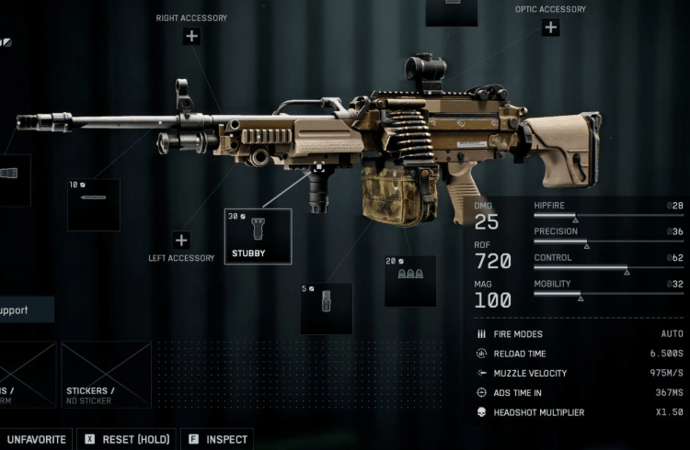Click the Unfavorite button
Viewport: 690px width, 450px height.
click(x=36, y=439)
